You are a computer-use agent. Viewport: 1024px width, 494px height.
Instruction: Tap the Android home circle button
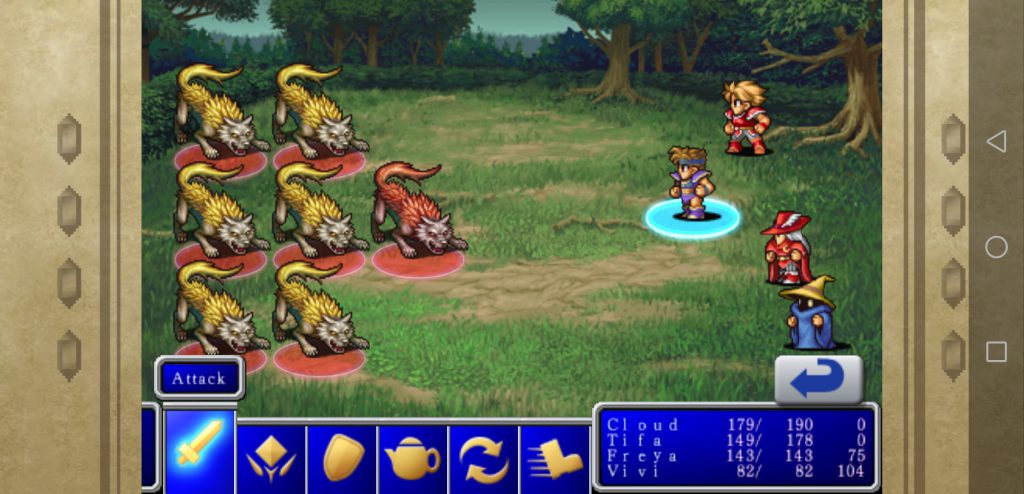pos(996,247)
